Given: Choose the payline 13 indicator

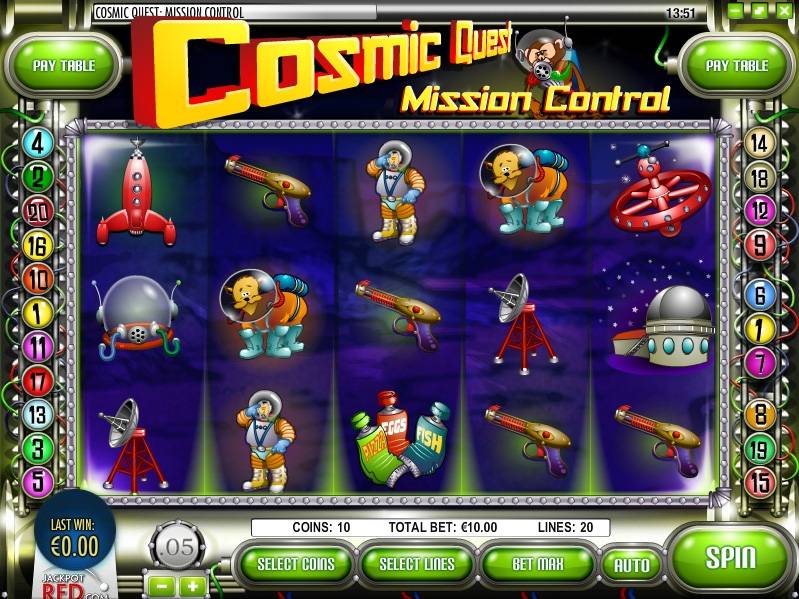Looking at the screenshot, I should pos(38,414).
